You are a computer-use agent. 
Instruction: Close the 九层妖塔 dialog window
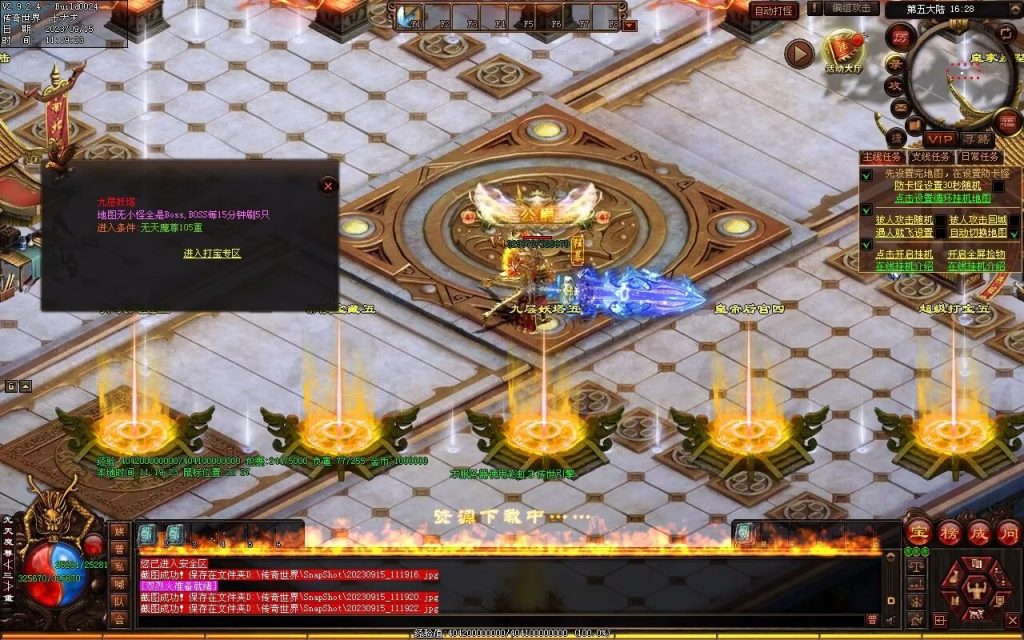click(327, 186)
